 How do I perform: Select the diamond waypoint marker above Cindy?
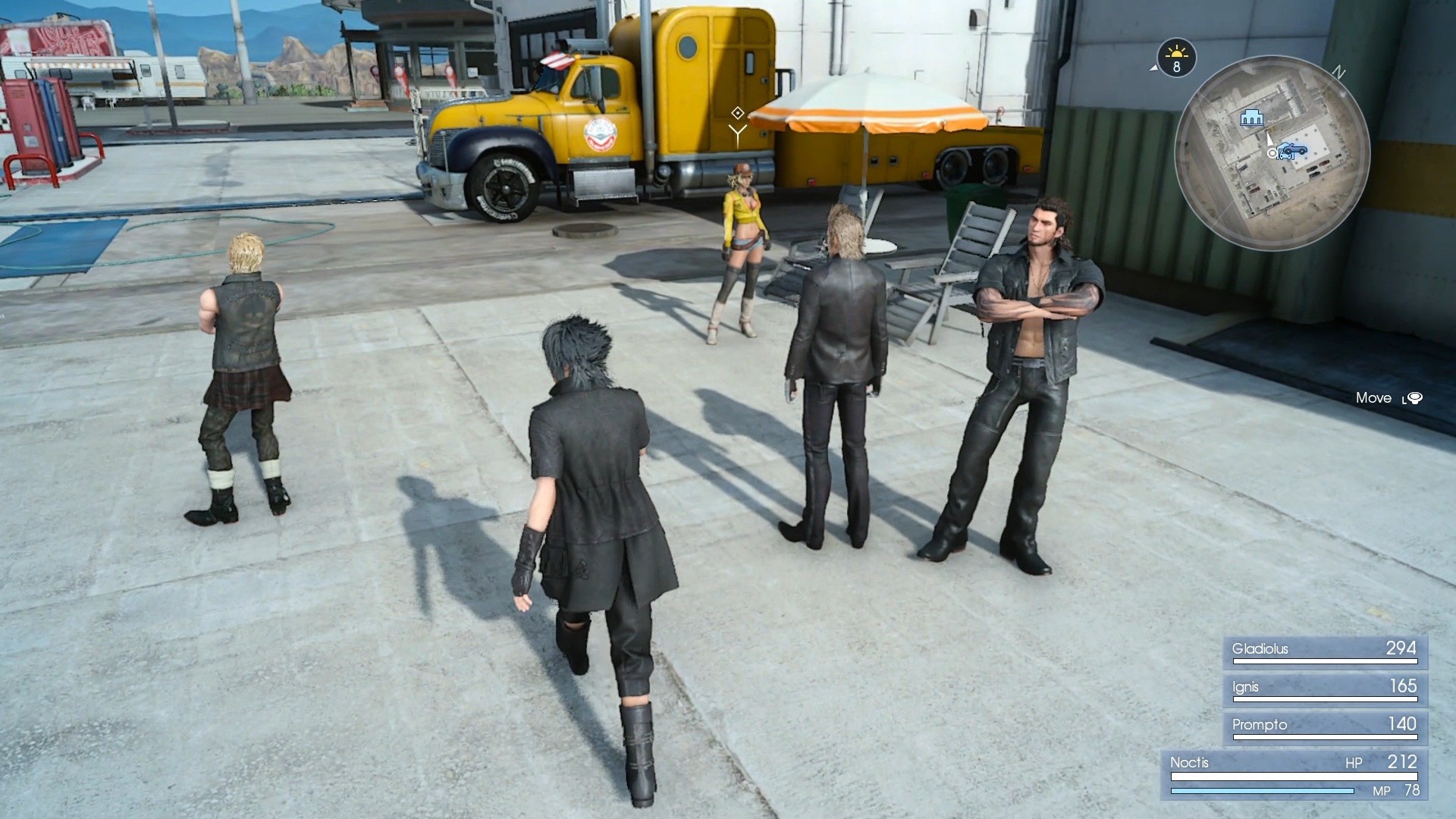tap(737, 112)
